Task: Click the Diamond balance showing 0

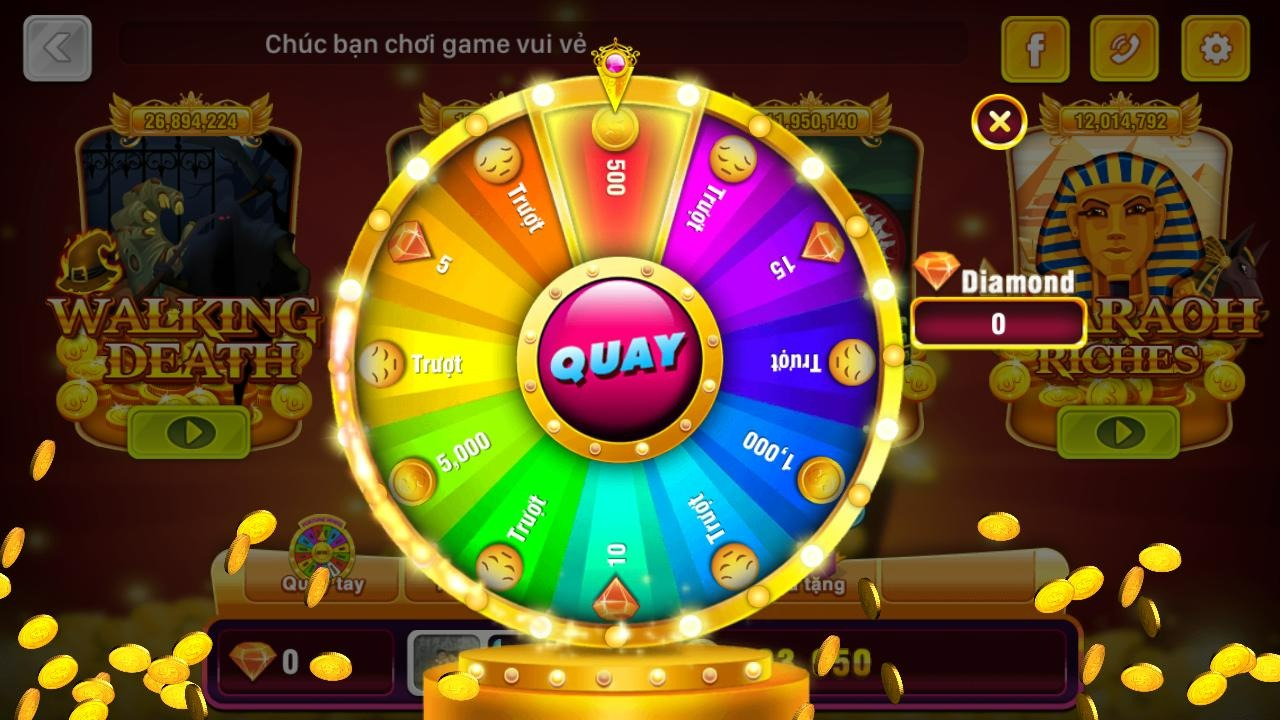Action: 998,322
